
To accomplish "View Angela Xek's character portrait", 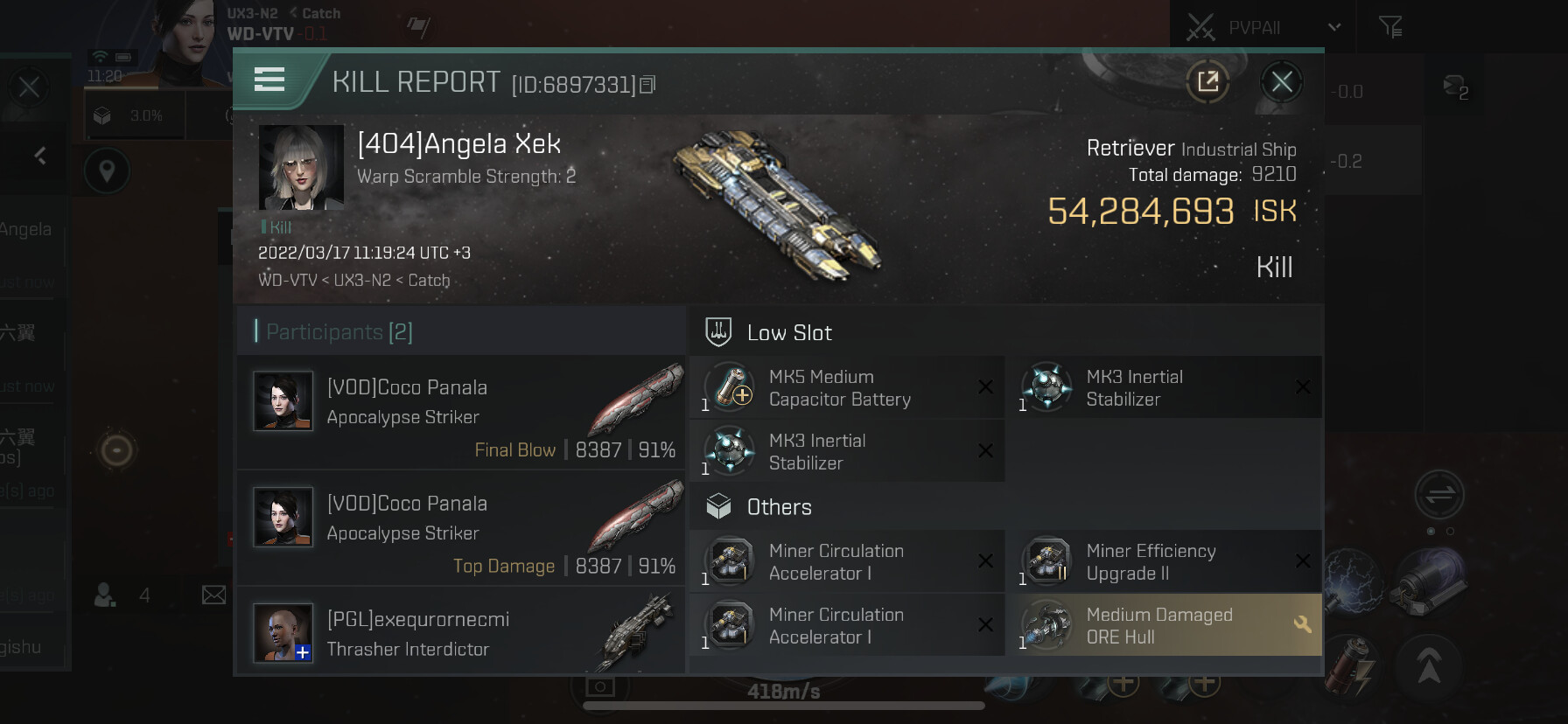I will [301, 167].
